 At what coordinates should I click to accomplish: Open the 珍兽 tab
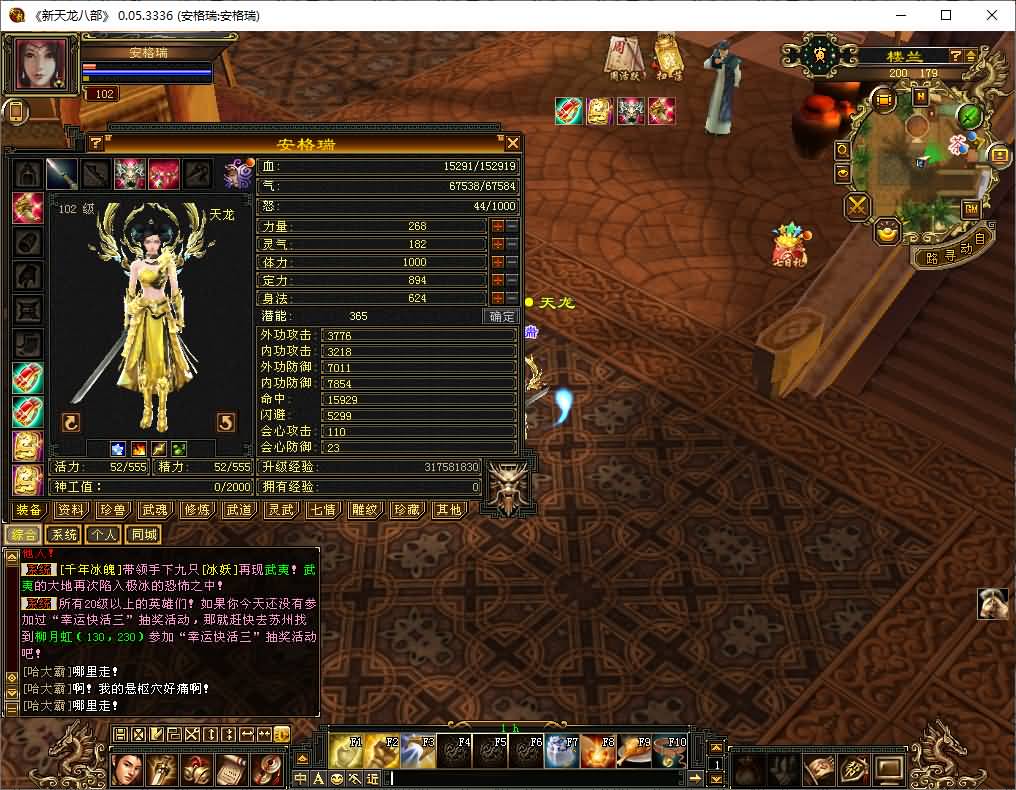tap(113, 510)
